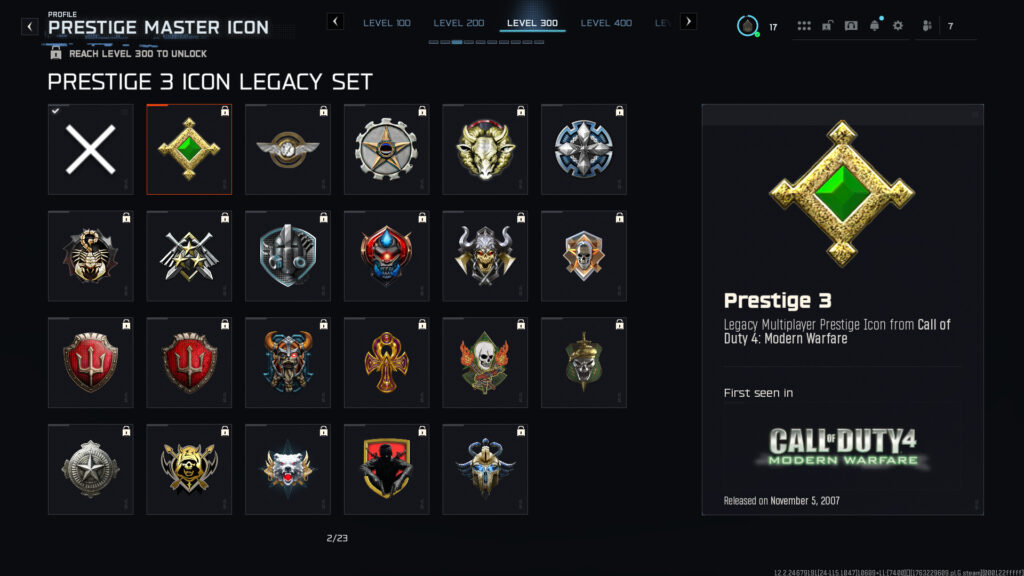Image resolution: width=1024 pixels, height=576 pixels.
Task: Select the scorpion prestige icon
Action: click(90, 256)
